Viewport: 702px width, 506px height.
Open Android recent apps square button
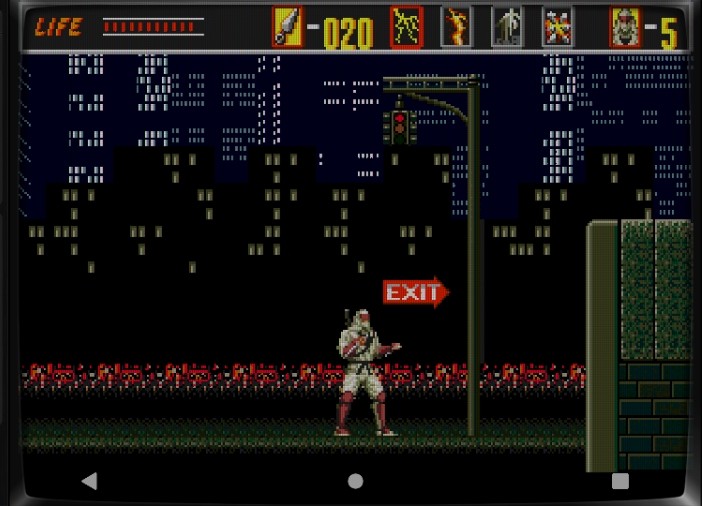[620, 481]
